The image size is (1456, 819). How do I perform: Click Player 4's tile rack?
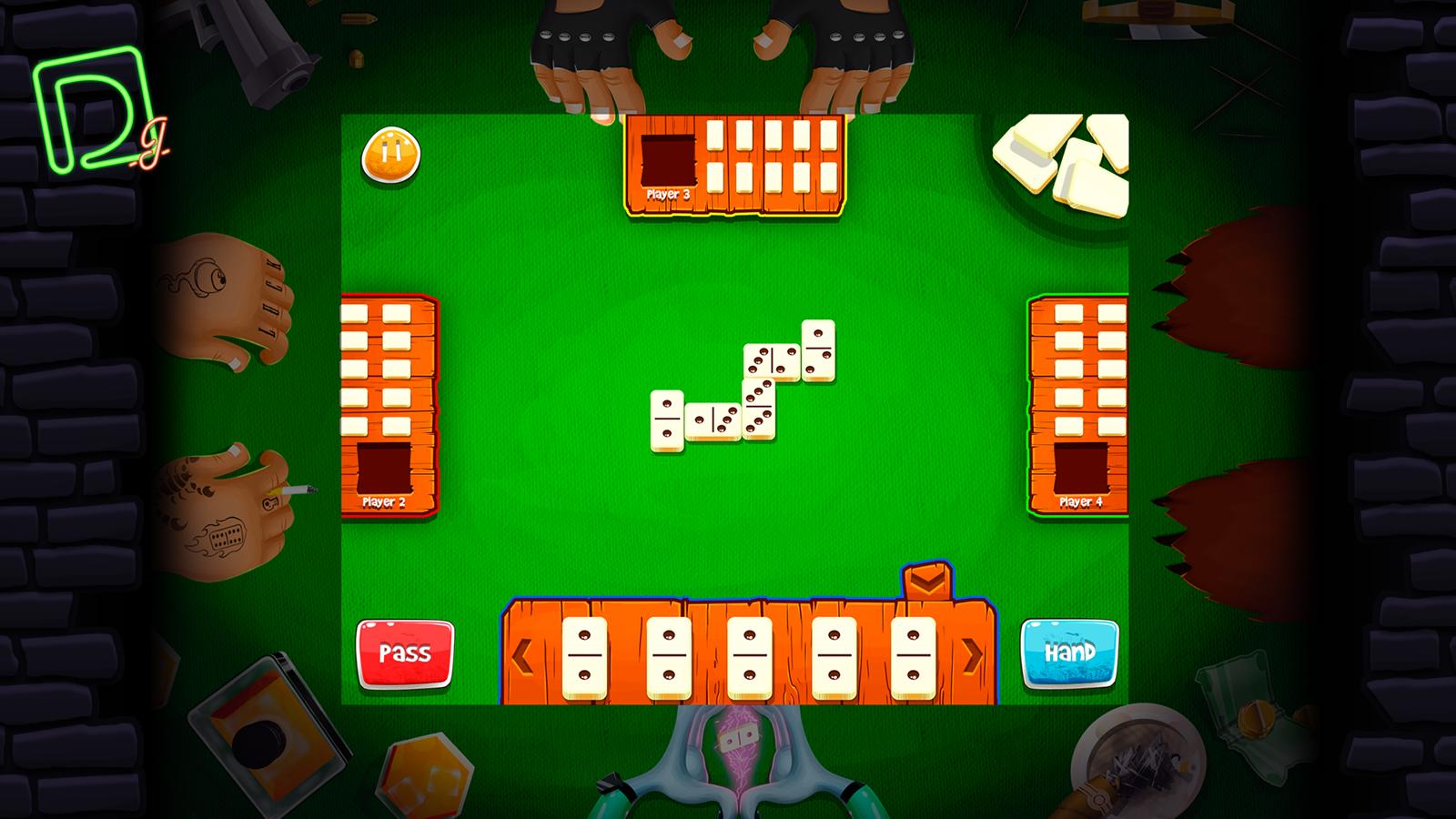coord(1078,400)
